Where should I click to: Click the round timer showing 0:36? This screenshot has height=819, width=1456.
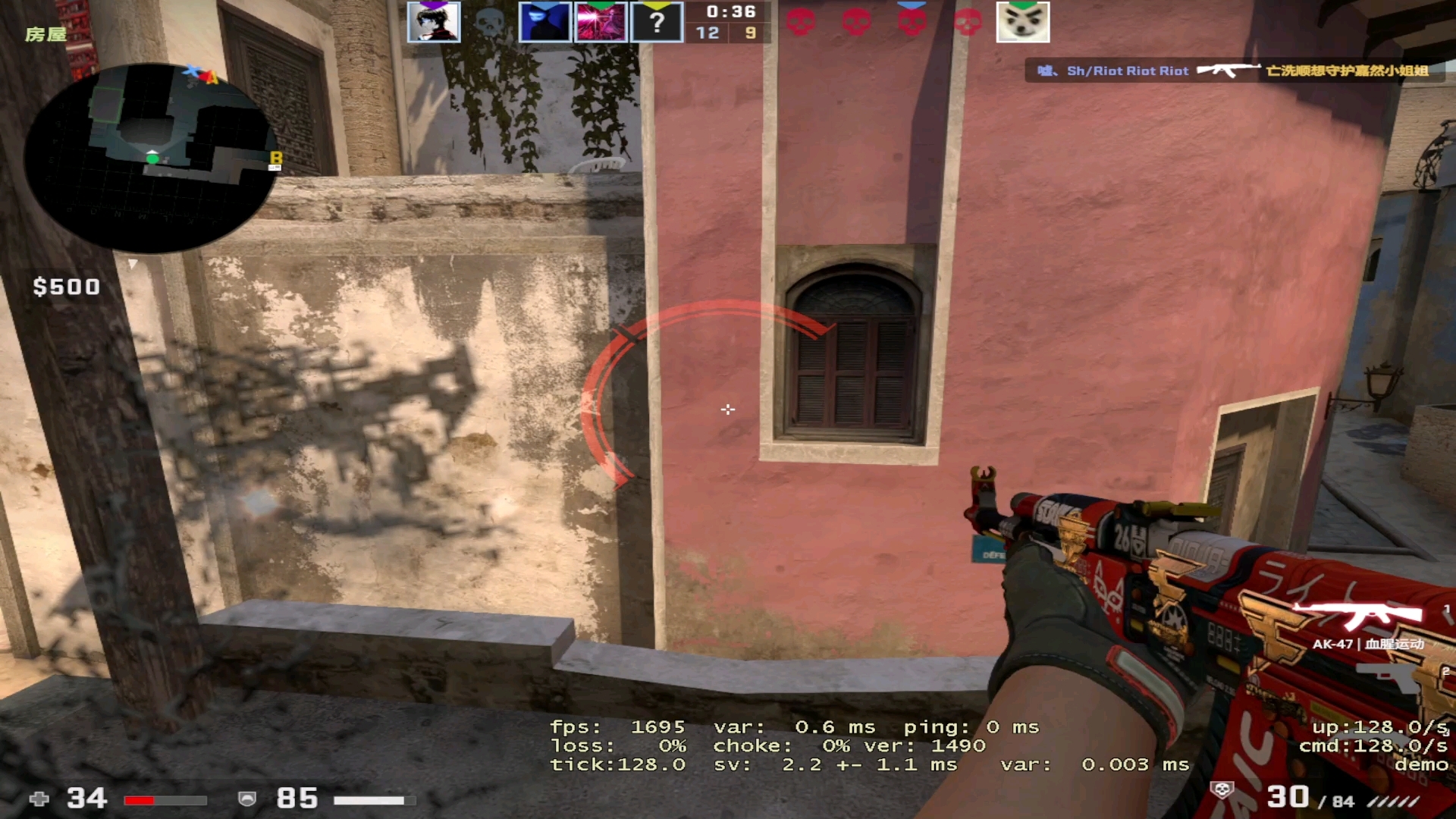coord(730,12)
